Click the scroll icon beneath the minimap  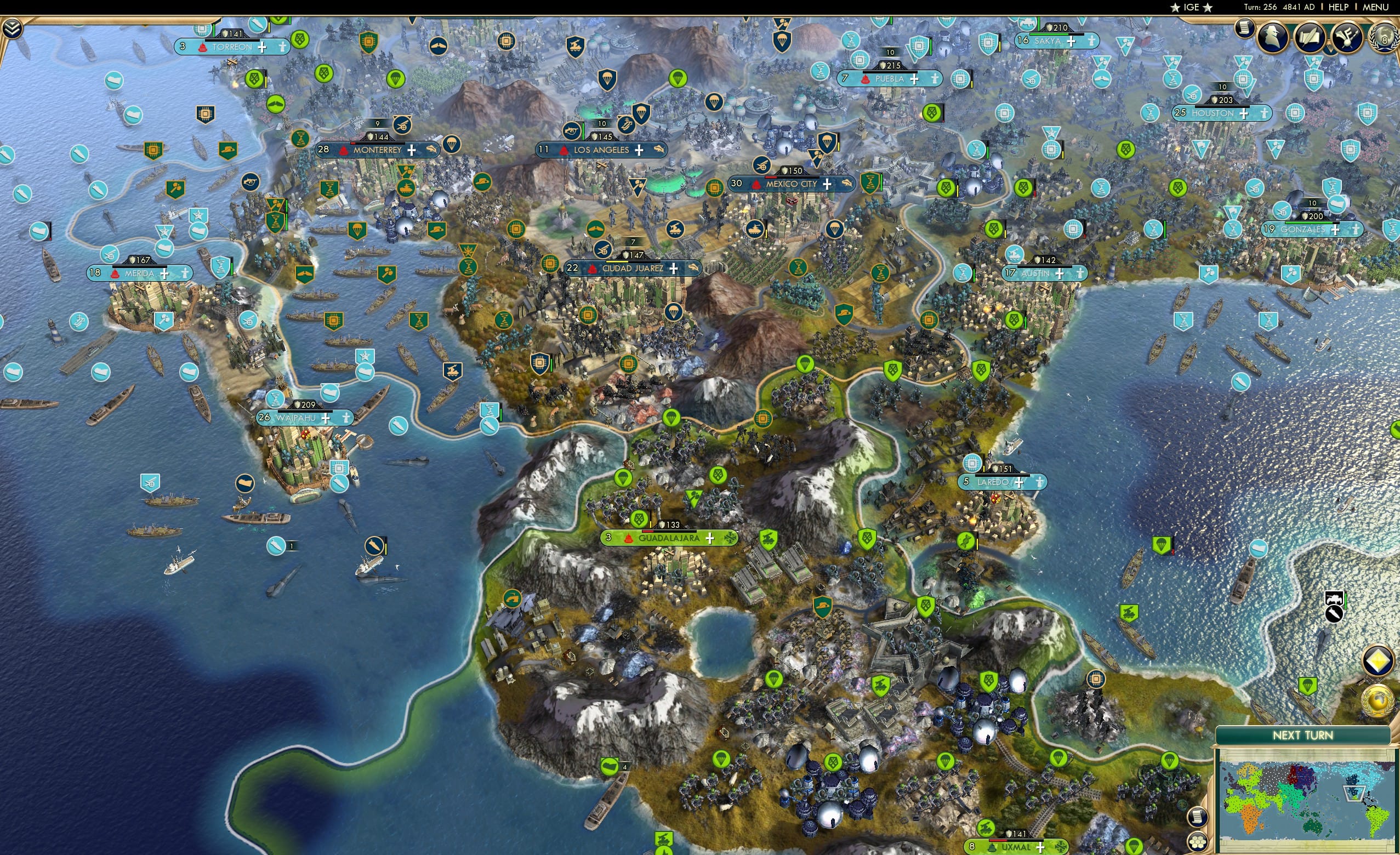[x=1198, y=818]
